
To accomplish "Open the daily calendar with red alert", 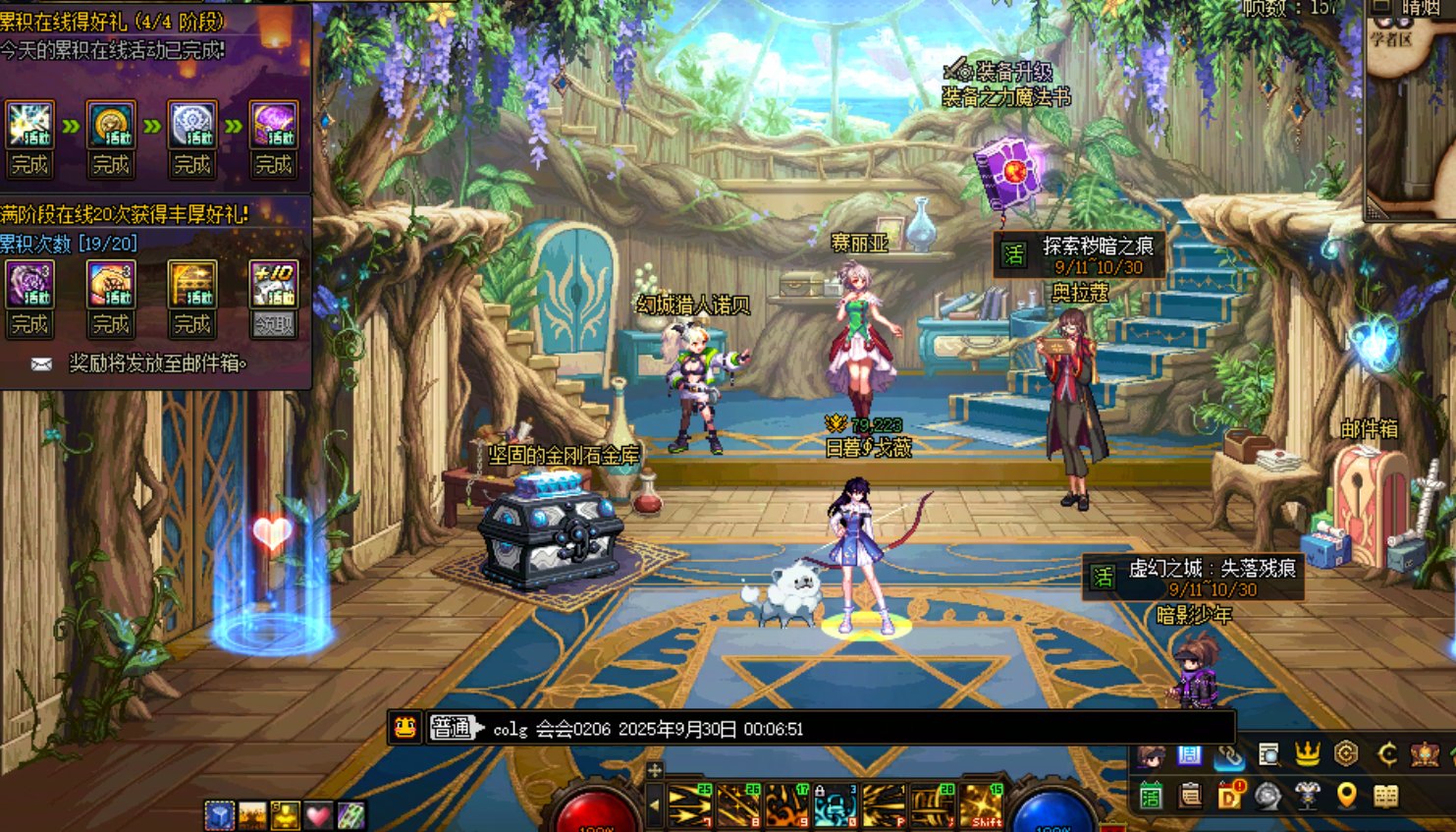I will click(1229, 796).
